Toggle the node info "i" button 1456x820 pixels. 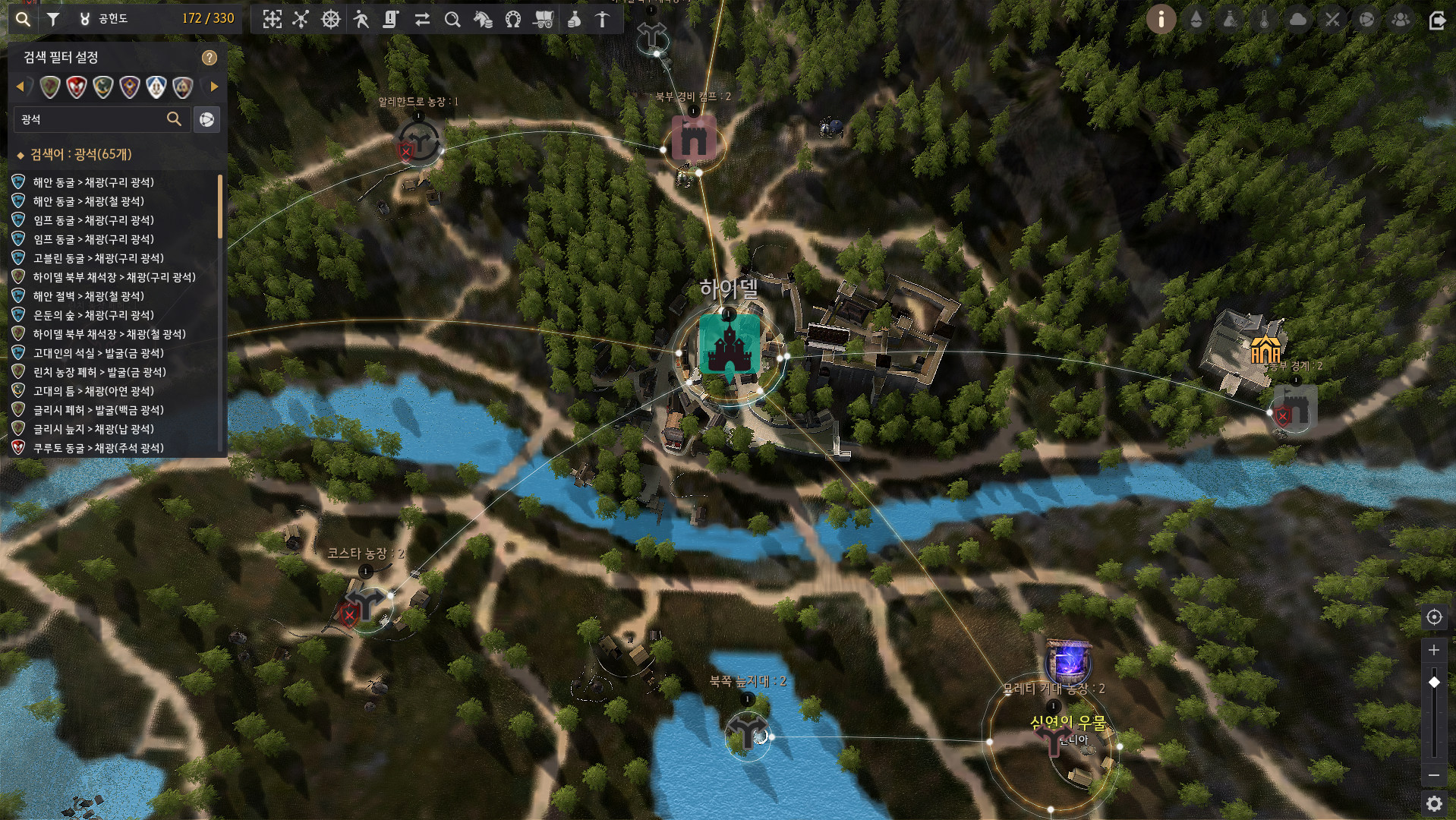tap(1161, 20)
